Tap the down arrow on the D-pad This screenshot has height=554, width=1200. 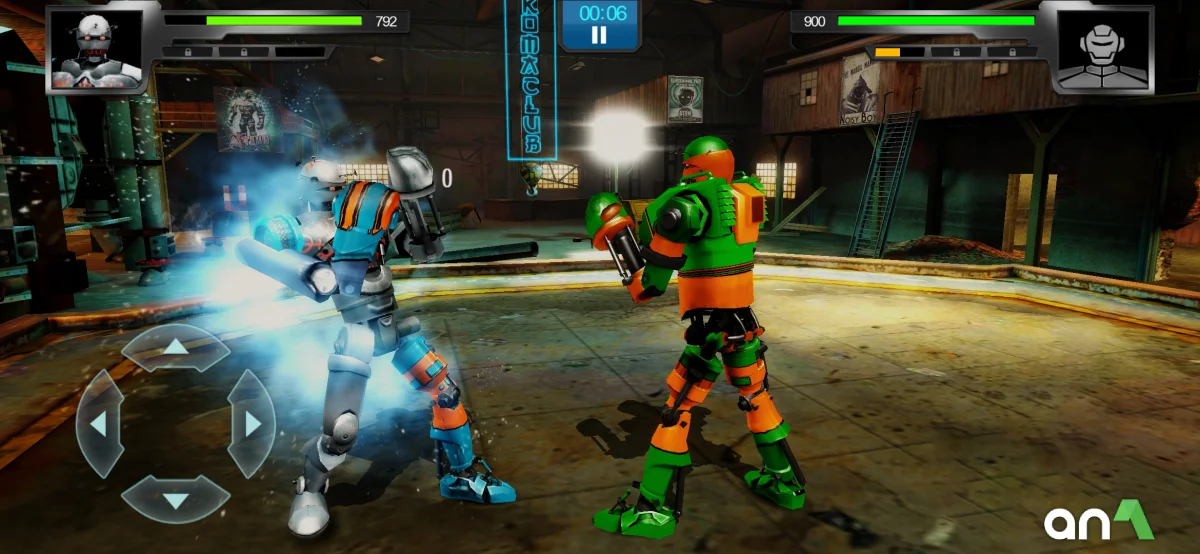pyautogui.click(x=176, y=499)
